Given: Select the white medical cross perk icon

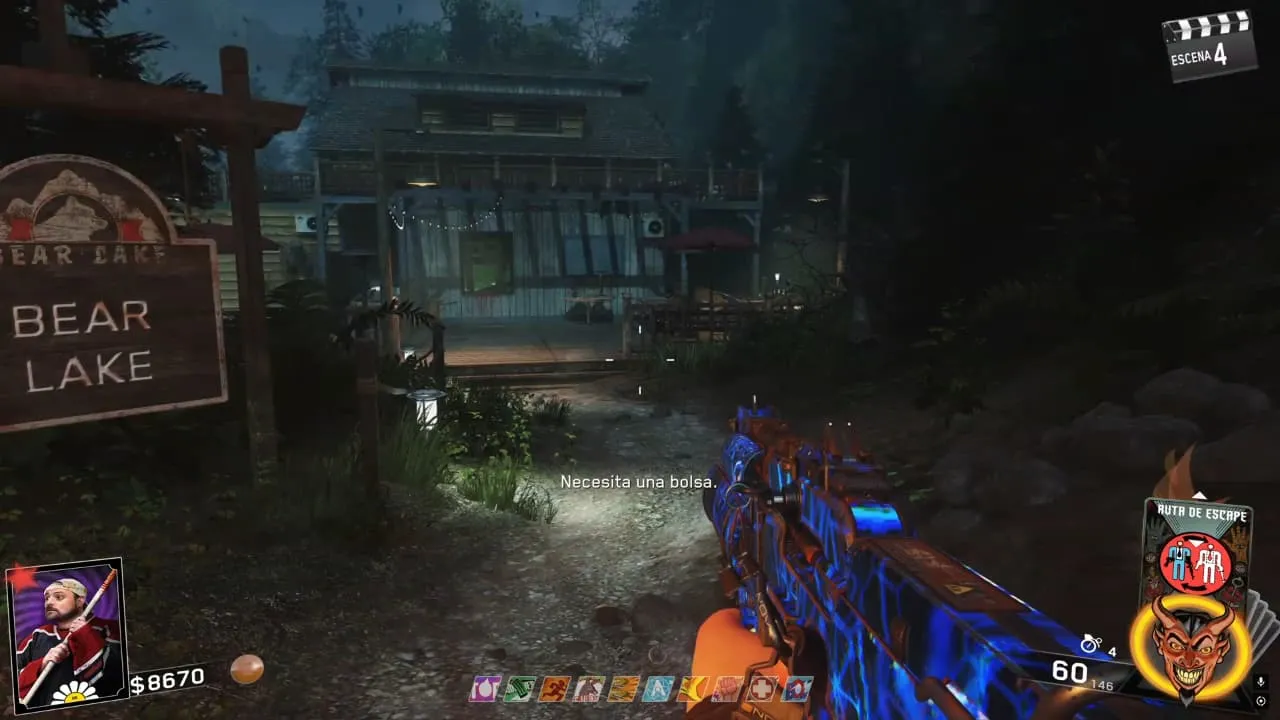Looking at the screenshot, I should (x=762, y=688).
